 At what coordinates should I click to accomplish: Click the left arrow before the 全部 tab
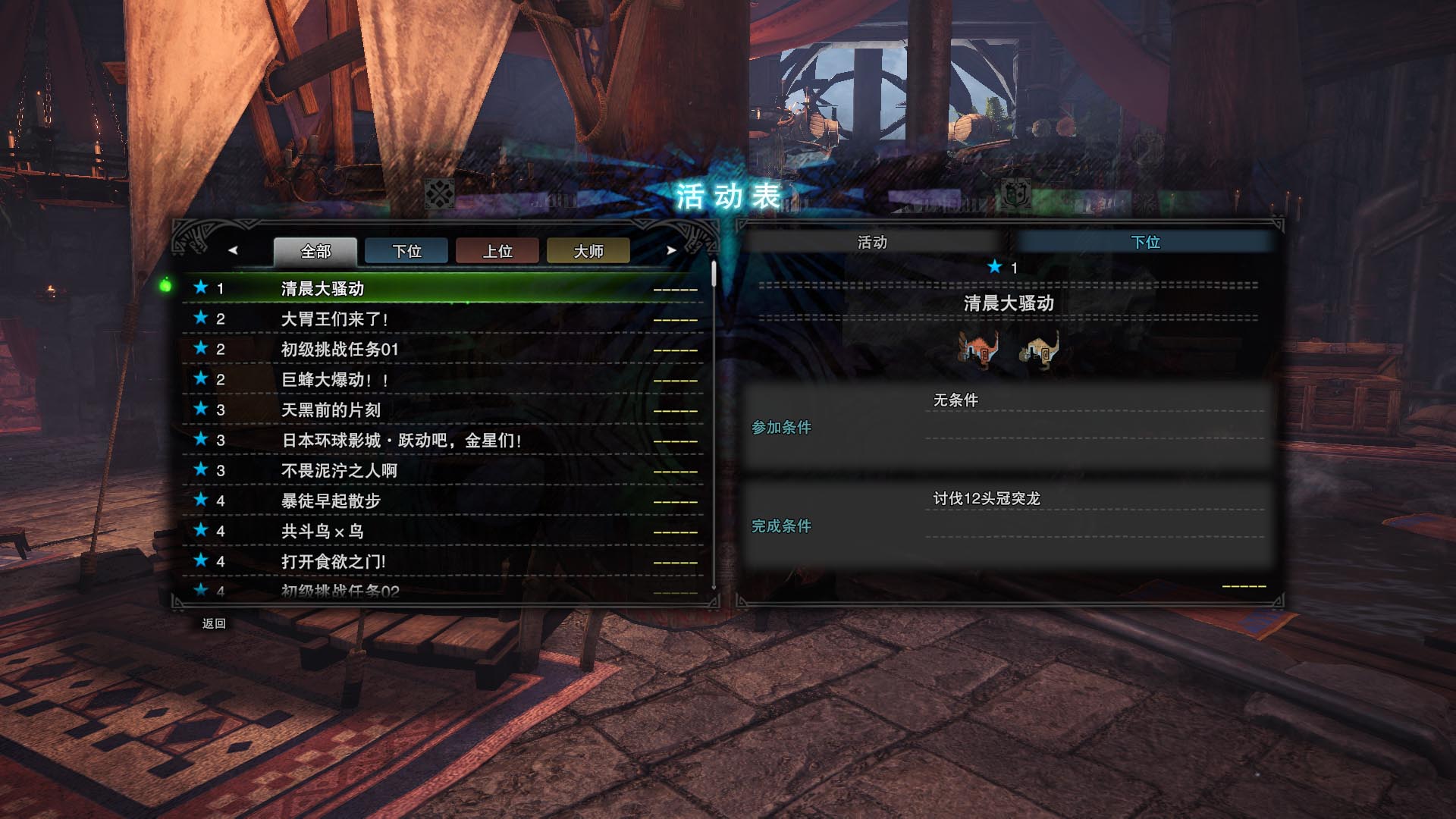coord(233,250)
